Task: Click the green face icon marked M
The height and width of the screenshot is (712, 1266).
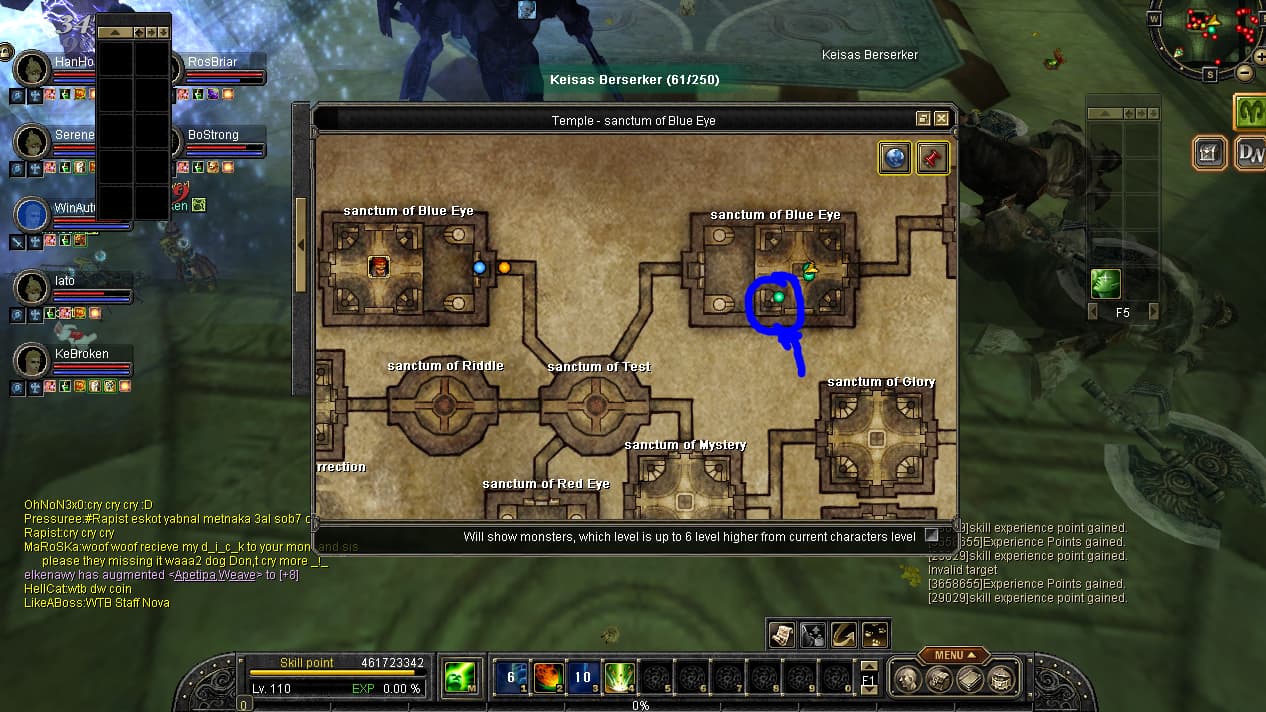Action: pos(460,677)
